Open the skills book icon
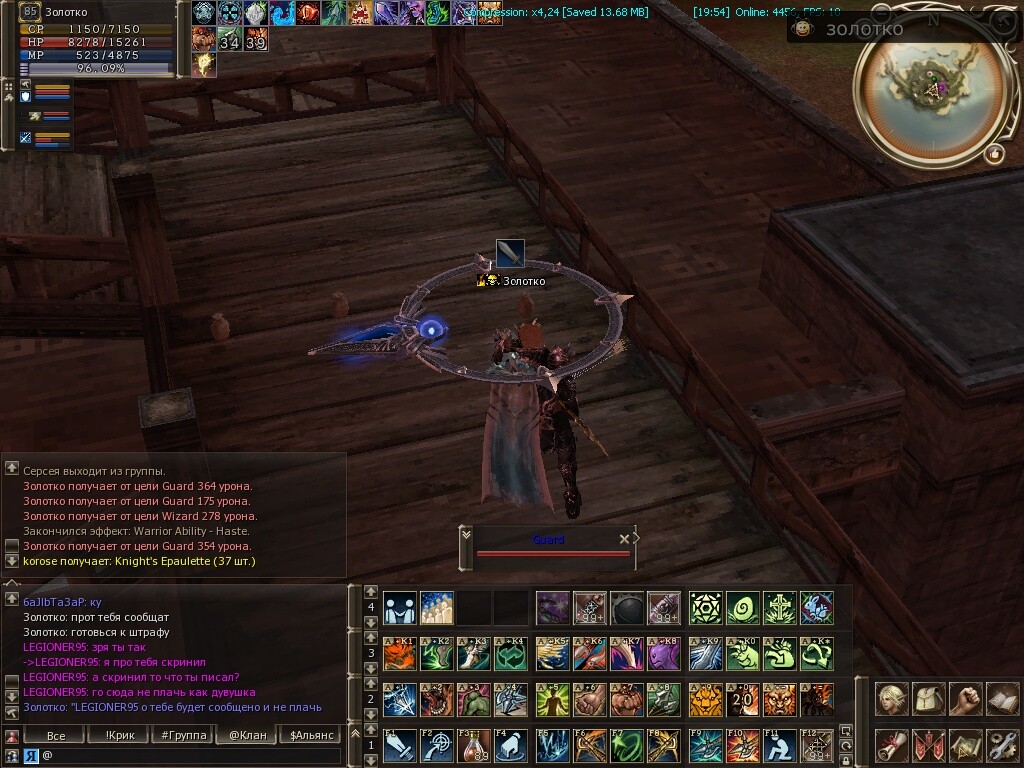The width and height of the screenshot is (1024, 768). [1002, 698]
